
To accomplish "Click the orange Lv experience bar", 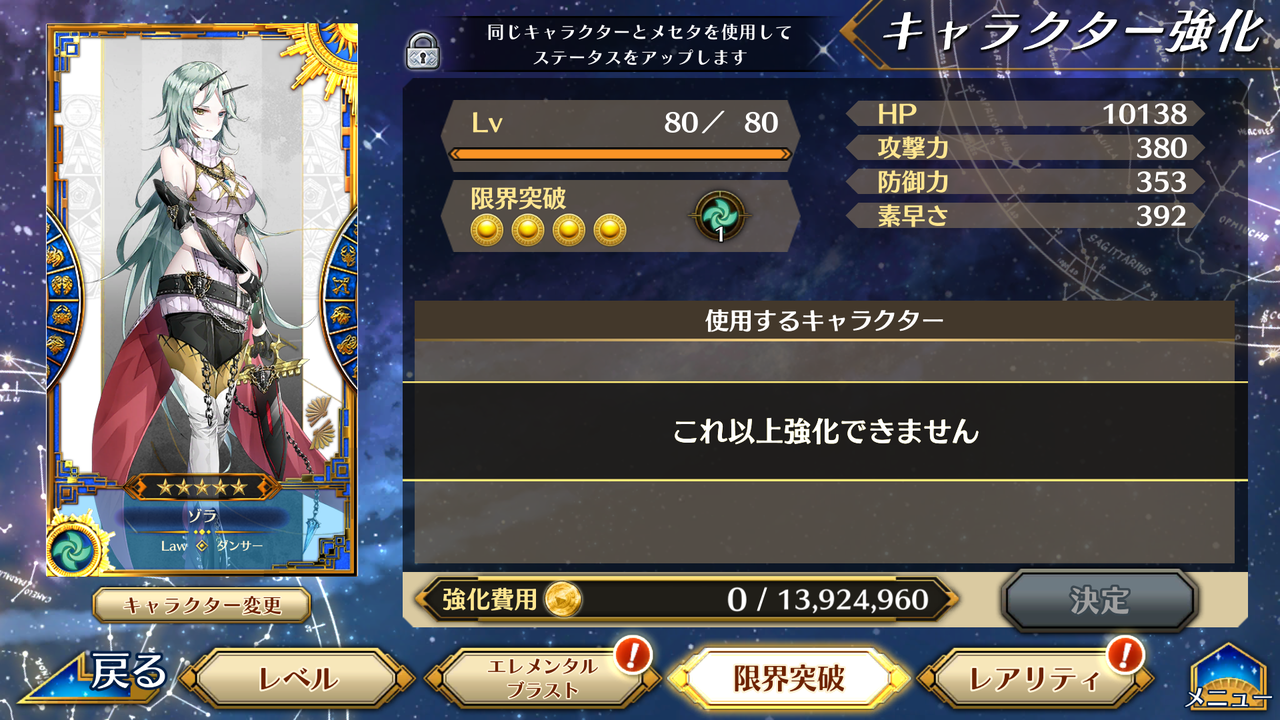I will click(620, 155).
